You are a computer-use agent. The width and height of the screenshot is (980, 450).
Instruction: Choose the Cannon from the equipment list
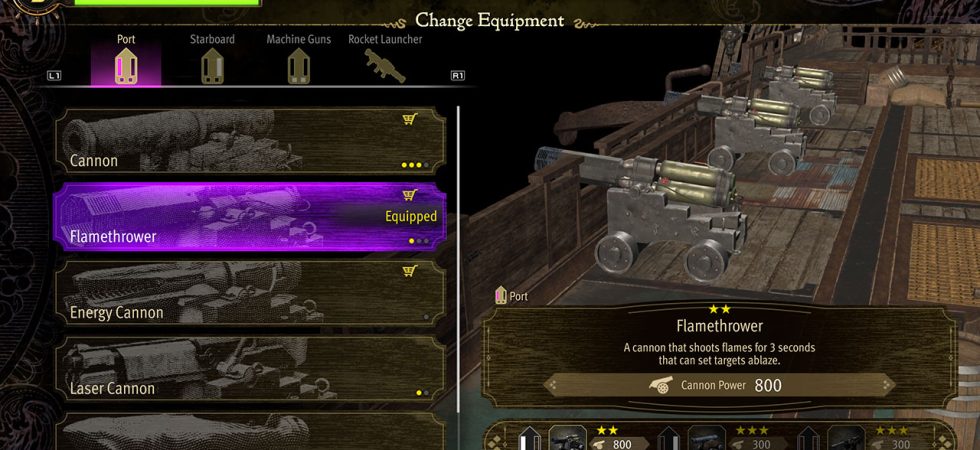click(x=250, y=141)
